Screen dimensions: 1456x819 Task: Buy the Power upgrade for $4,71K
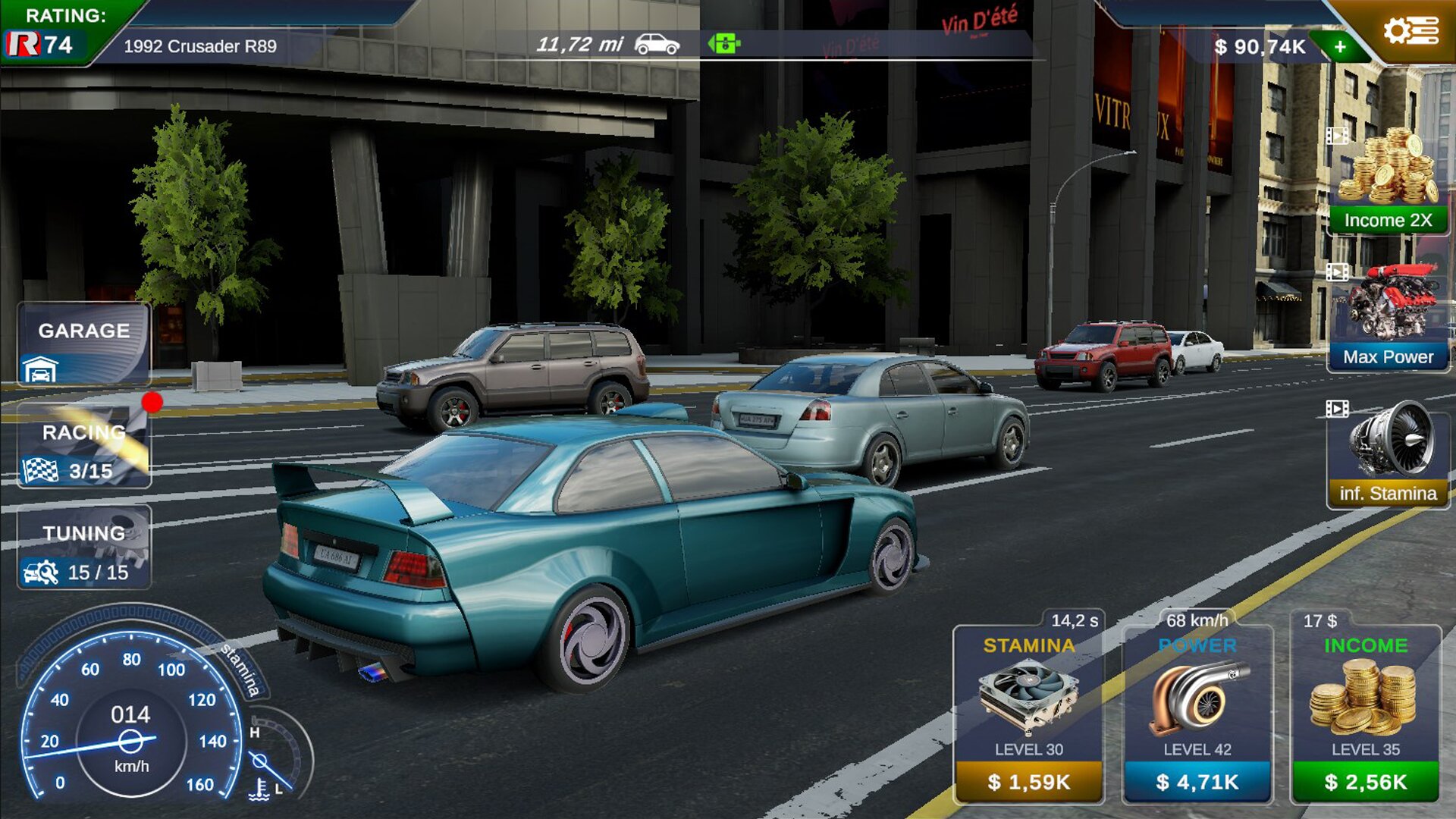point(1197,781)
